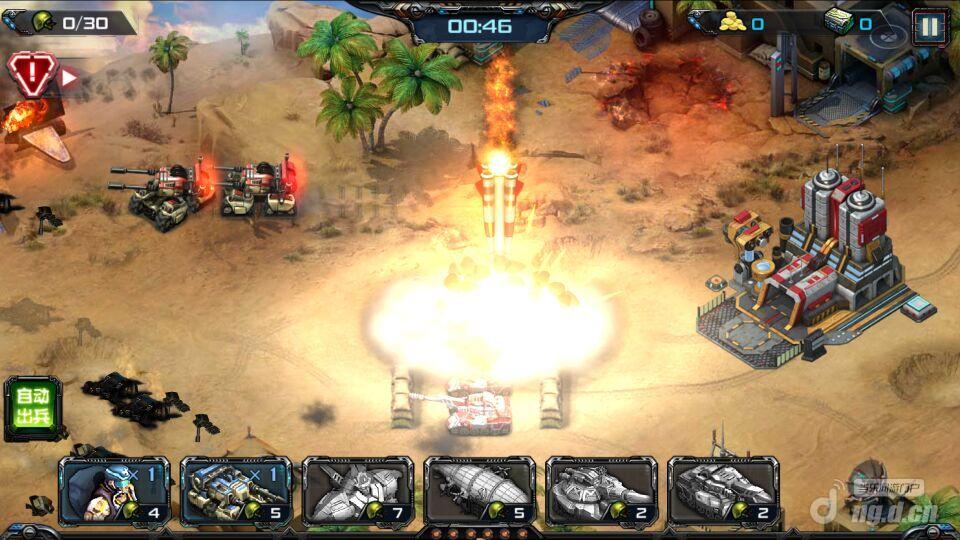This screenshot has width=960, height=540.
Task: Deploy the hooded infantry soldier card
Action: click(x=113, y=490)
